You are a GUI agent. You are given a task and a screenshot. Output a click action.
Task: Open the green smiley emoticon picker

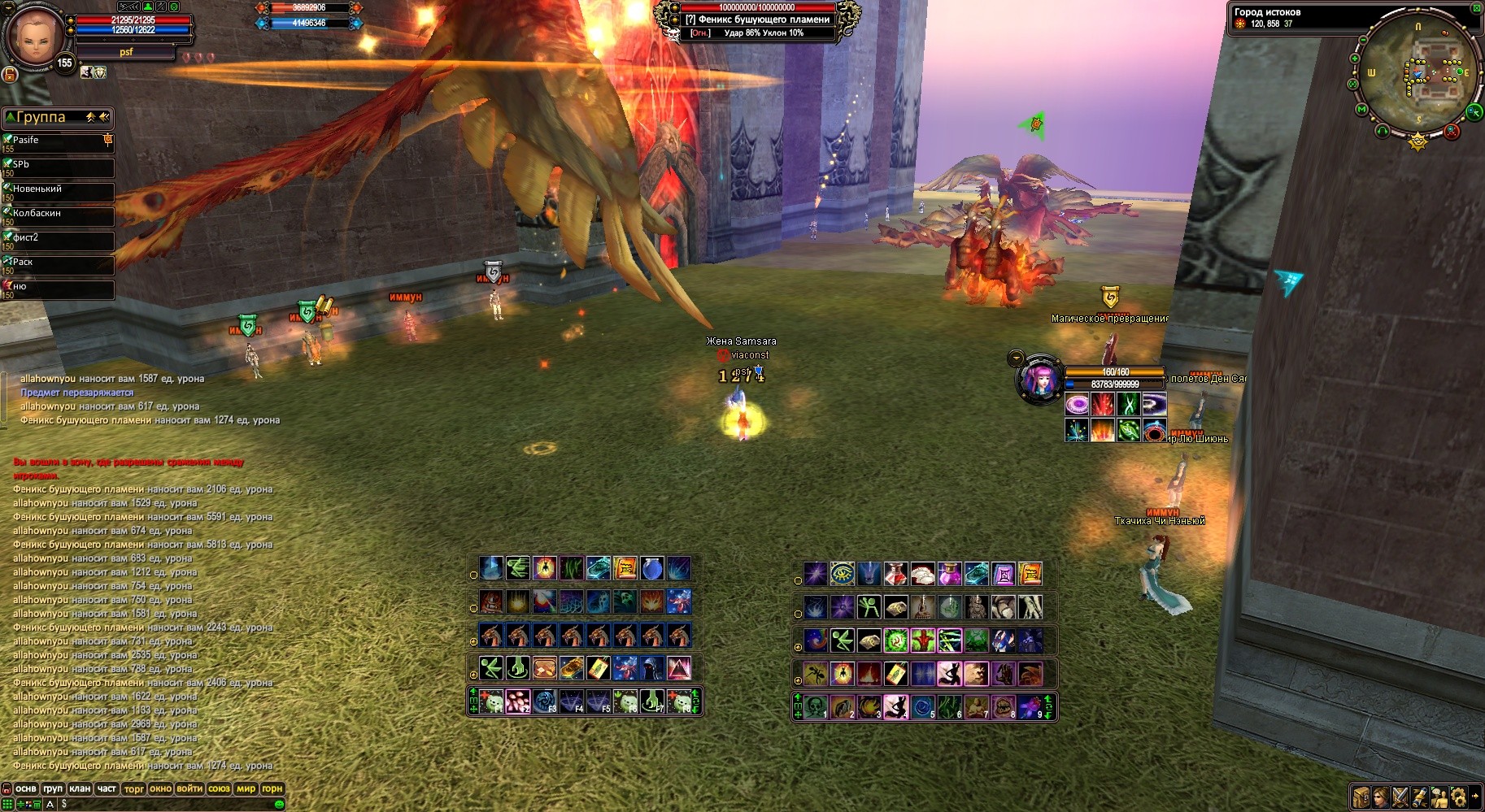pos(279,804)
